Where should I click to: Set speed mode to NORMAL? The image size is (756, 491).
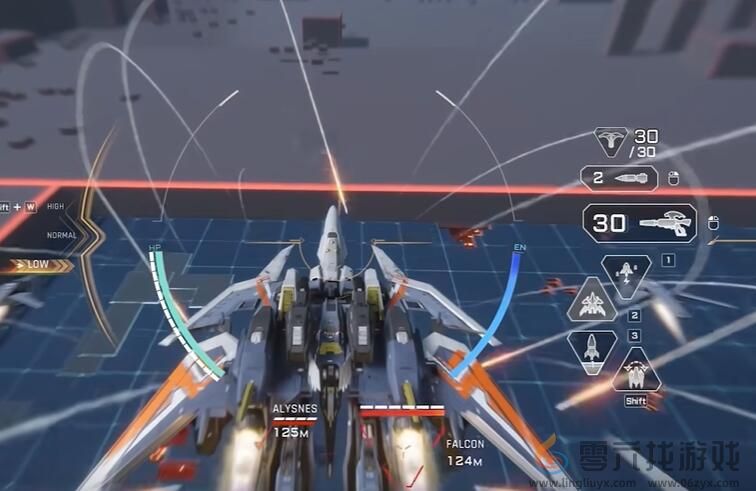coord(61,235)
